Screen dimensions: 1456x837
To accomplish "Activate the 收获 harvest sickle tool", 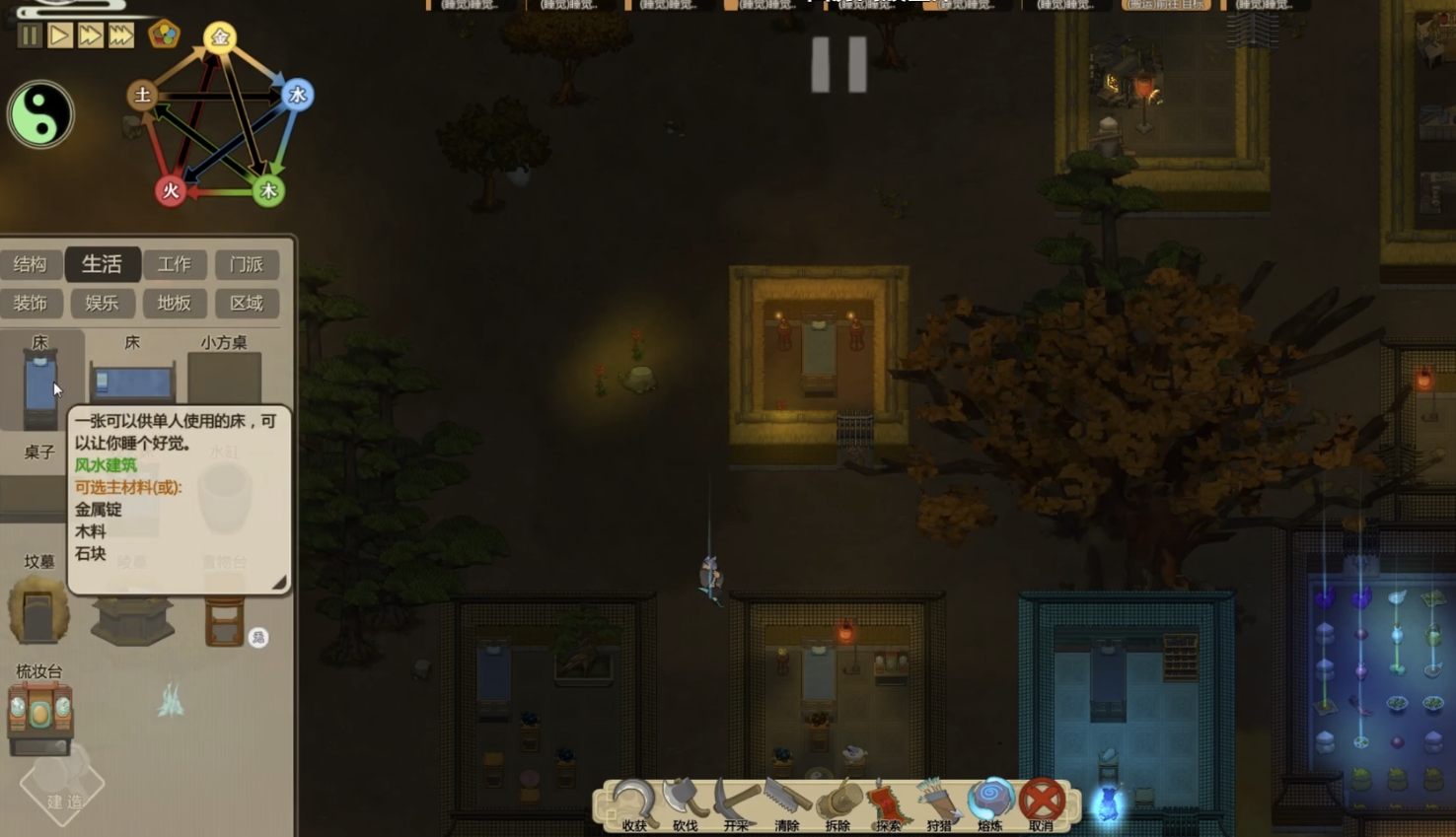I will click(633, 803).
